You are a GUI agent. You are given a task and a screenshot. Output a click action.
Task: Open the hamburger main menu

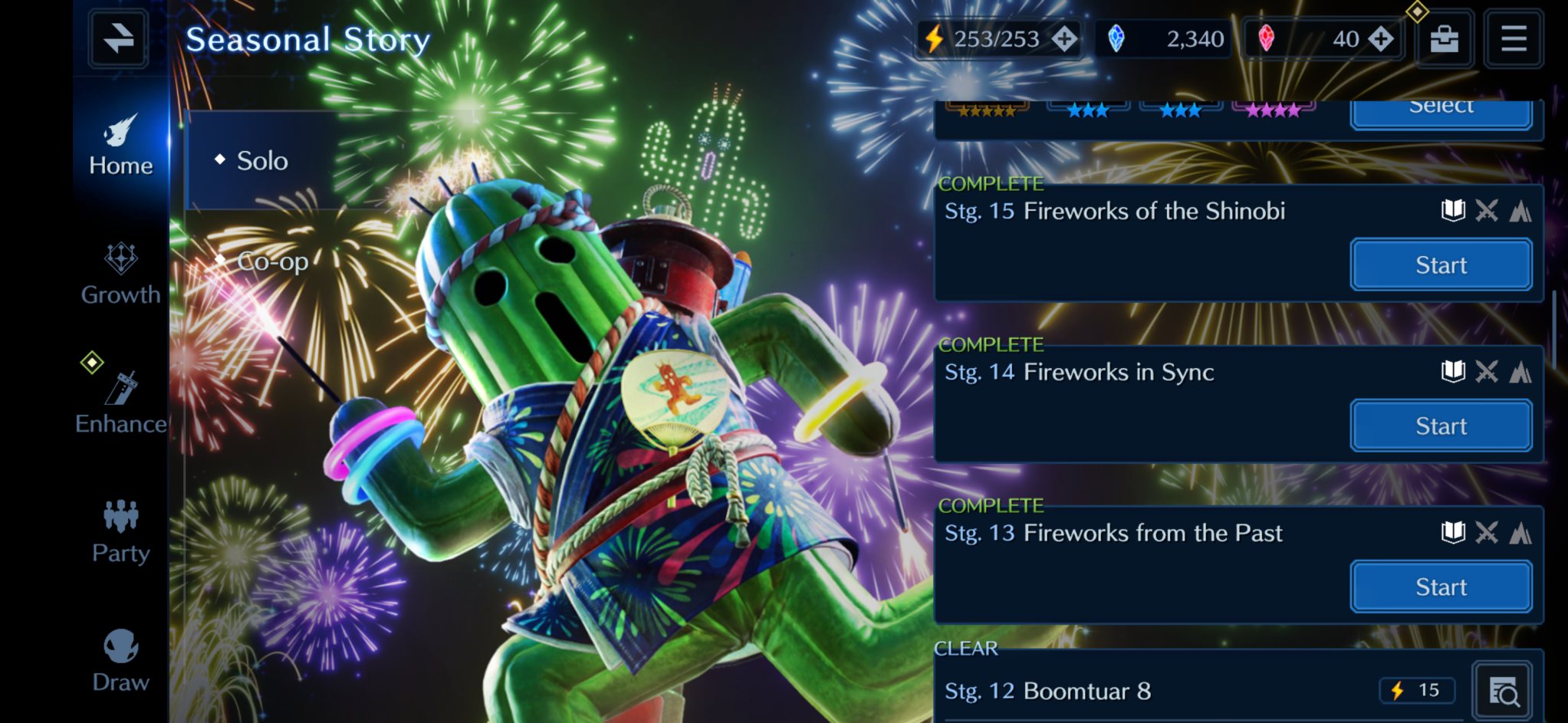1514,38
